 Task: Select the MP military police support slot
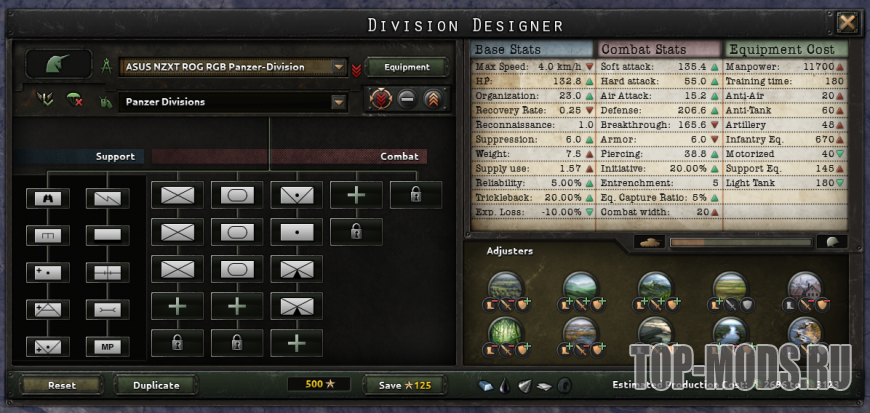[x=107, y=346]
